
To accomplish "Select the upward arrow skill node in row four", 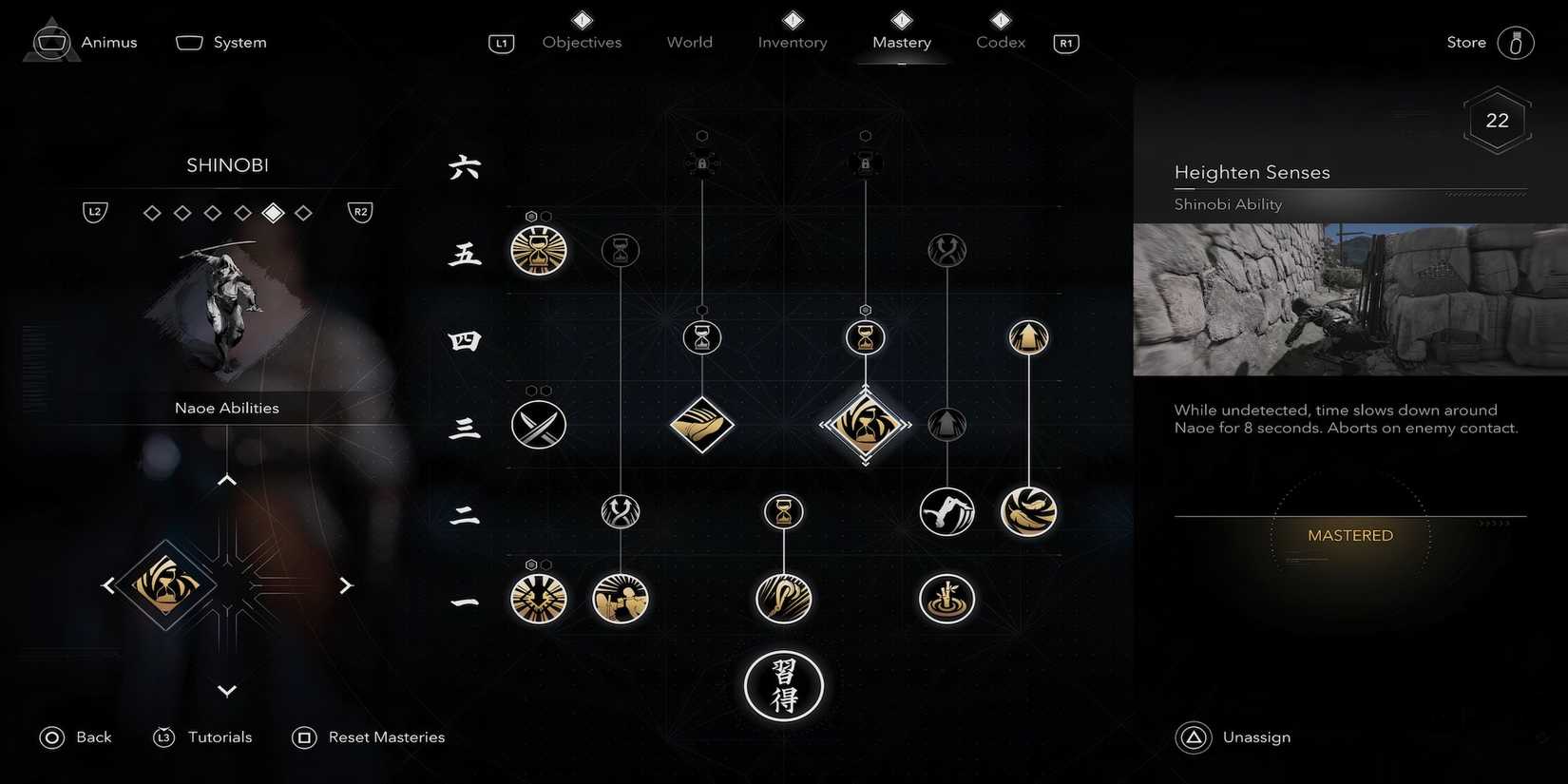I will (x=1028, y=336).
